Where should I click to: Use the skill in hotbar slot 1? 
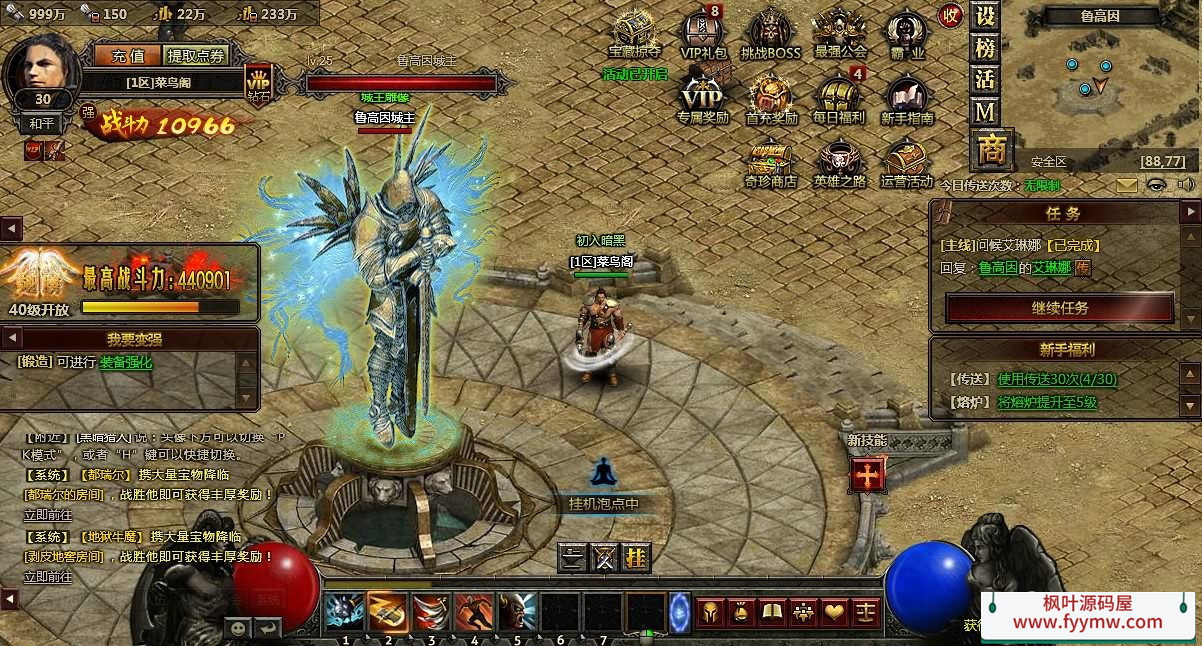345,610
